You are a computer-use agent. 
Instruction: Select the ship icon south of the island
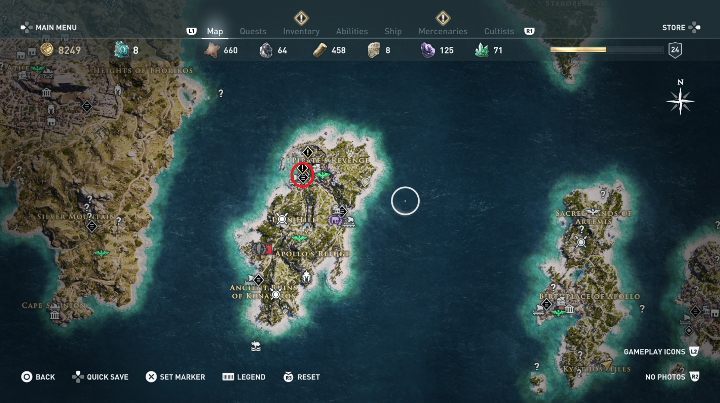[x=258, y=346]
